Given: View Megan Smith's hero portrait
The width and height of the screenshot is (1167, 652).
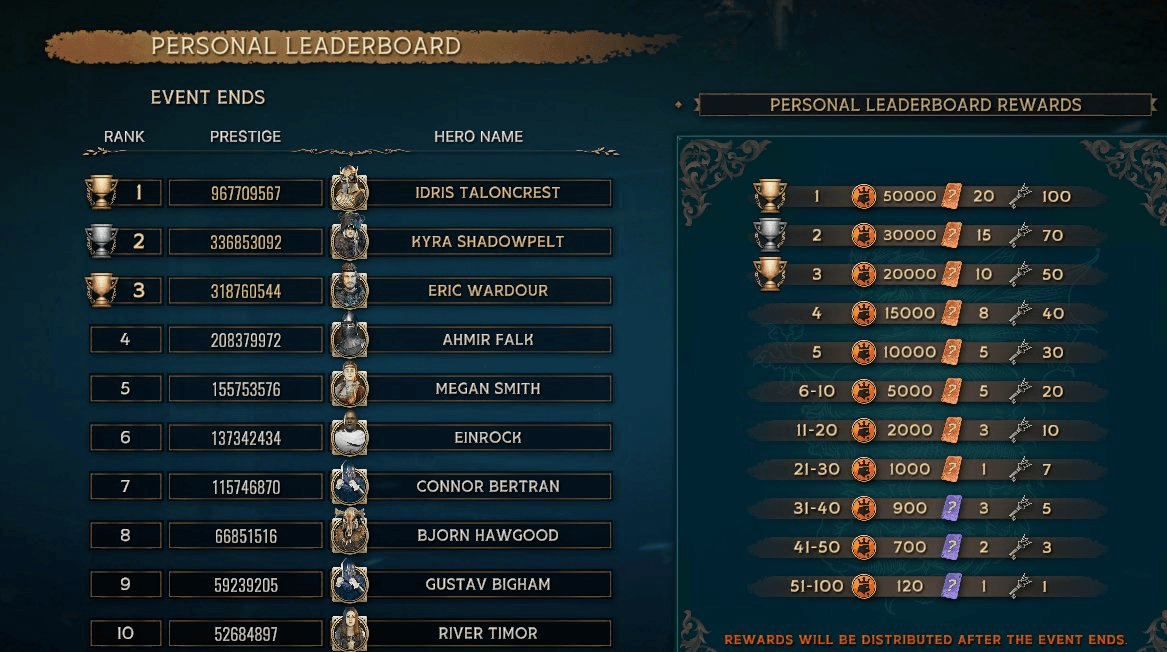Looking at the screenshot, I should [x=349, y=386].
